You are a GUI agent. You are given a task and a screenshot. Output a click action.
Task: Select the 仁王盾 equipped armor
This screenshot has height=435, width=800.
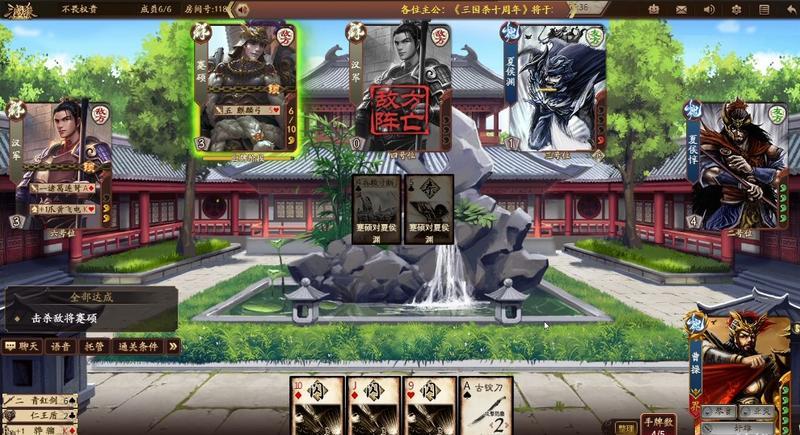pyautogui.click(x=40, y=414)
